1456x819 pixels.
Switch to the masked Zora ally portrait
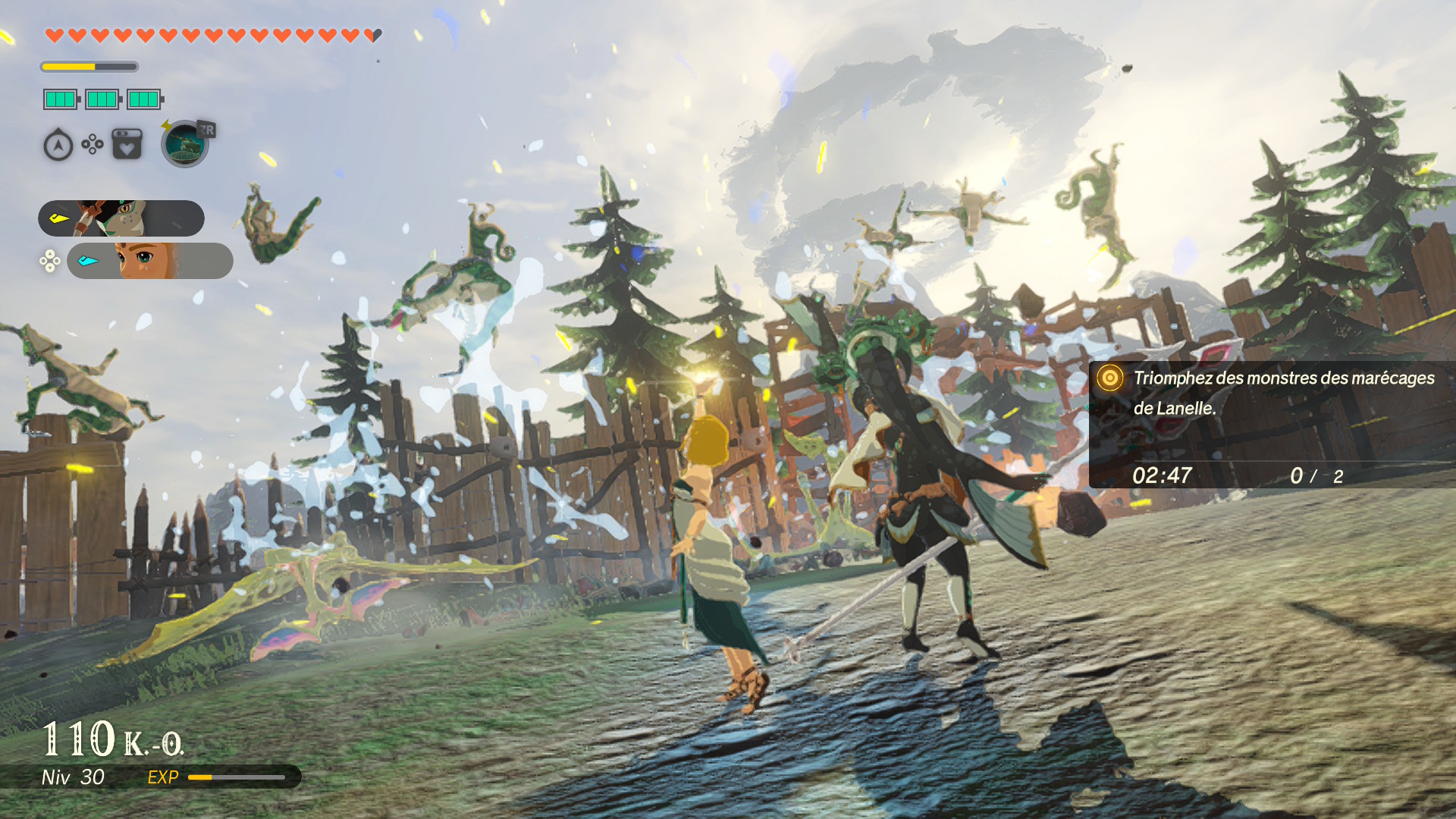(x=121, y=218)
